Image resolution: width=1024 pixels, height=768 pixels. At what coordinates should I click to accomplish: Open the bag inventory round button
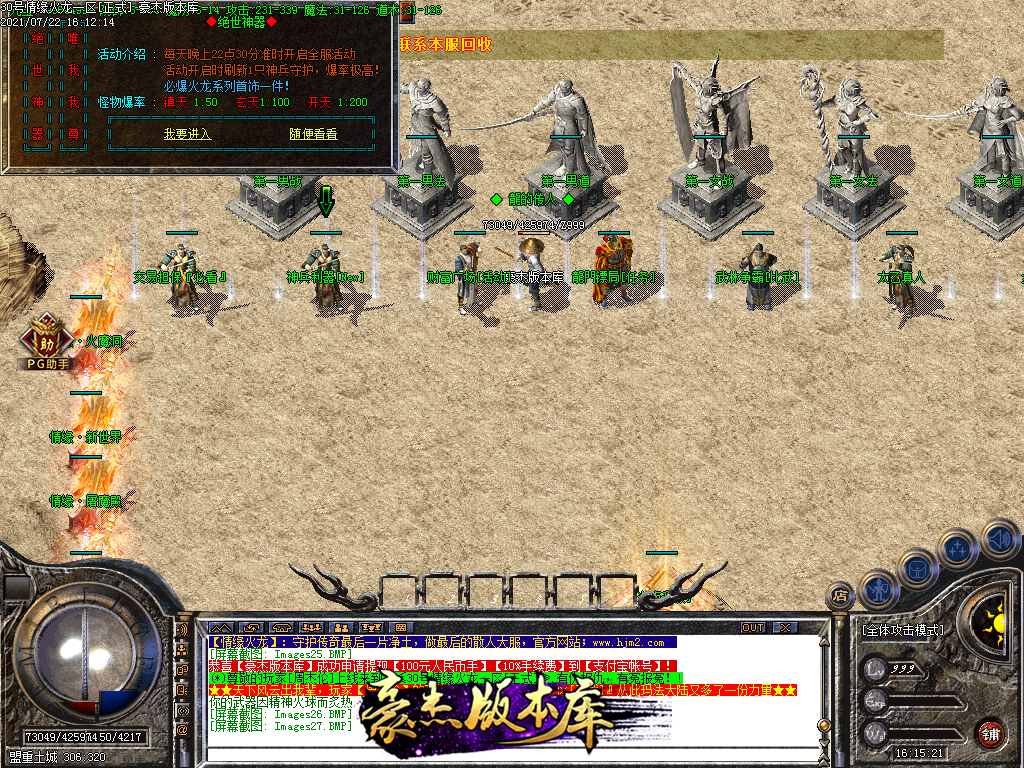pyautogui.click(x=918, y=569)
